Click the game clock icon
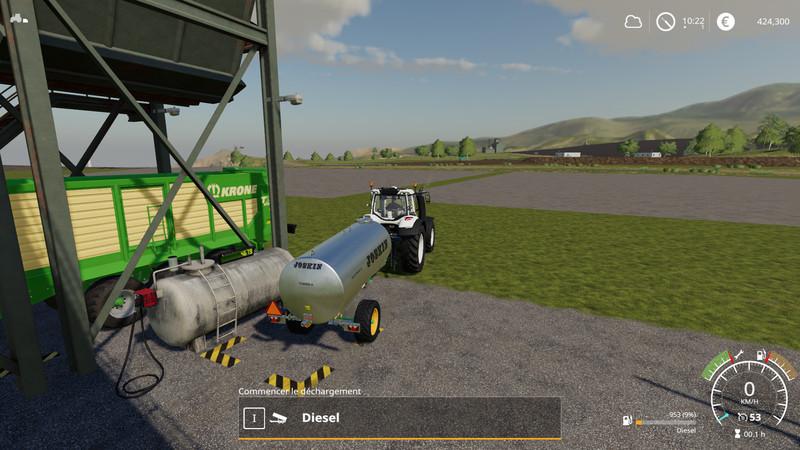Viewport: 800px width, 450px height. pyautogui.click(x=665, y=21)
